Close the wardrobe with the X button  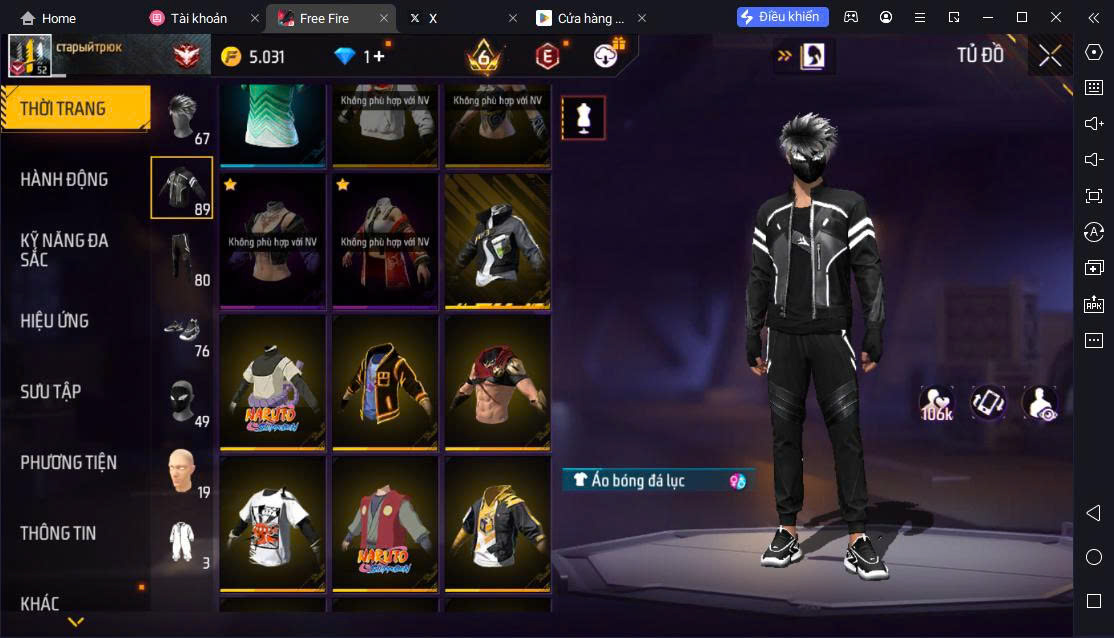1049,55
